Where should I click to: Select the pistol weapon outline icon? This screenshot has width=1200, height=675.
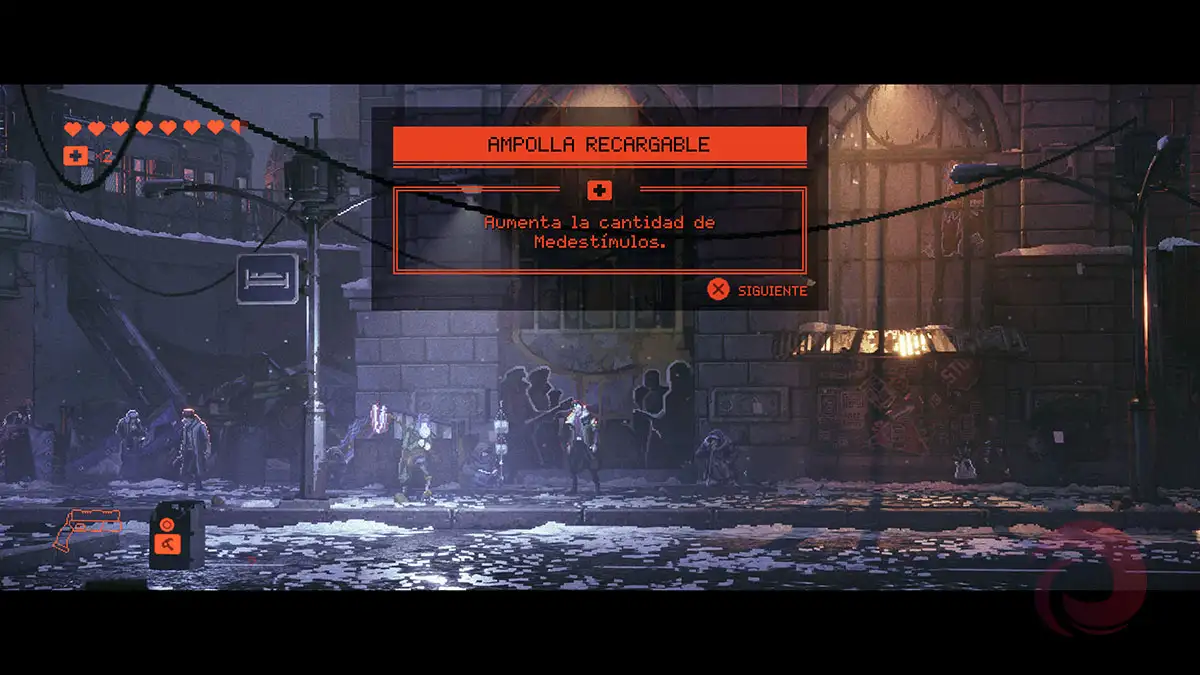click(89, 527)
